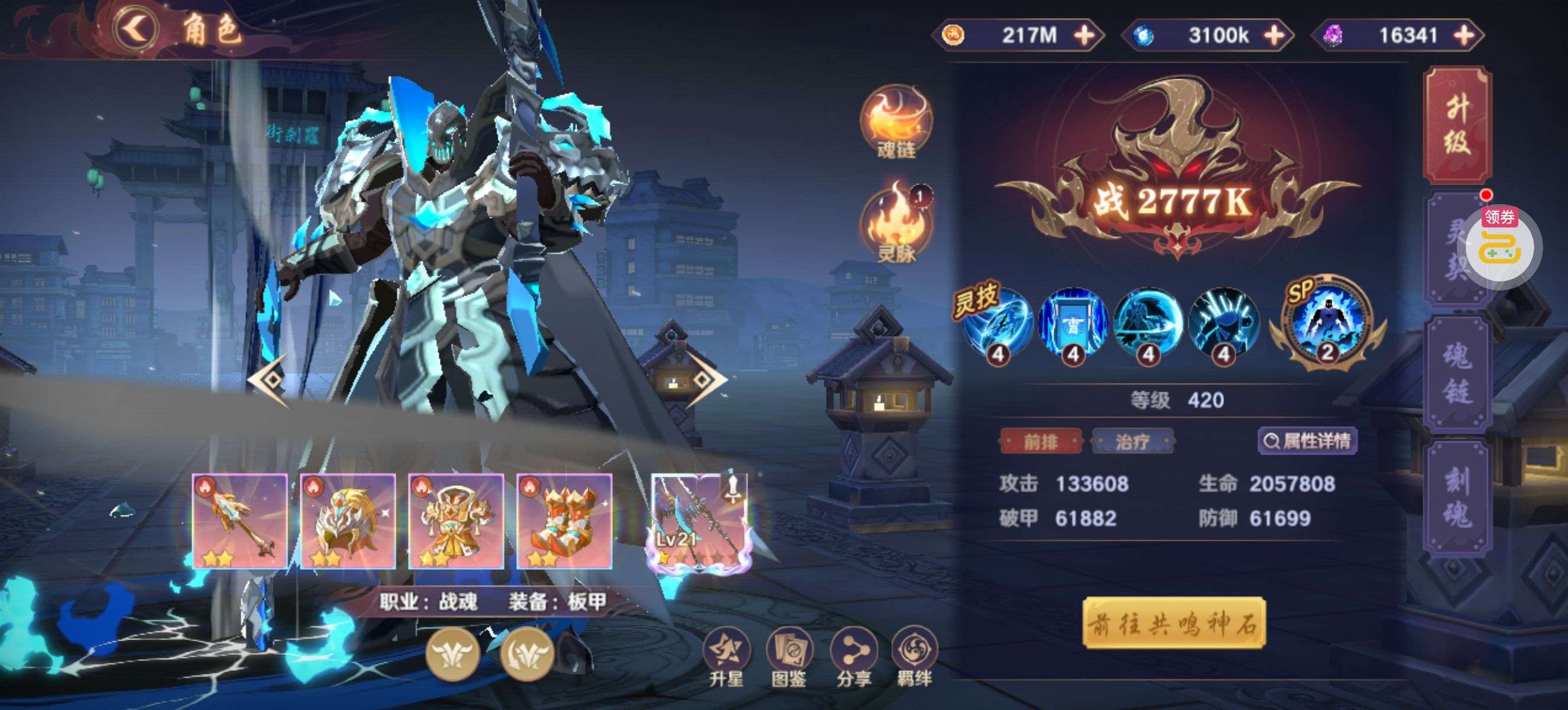This screenshot has width=1568, height=710.
Task: Select the equipped spear weapon slot
Action: pyautogui.click(x=239, y=521)
